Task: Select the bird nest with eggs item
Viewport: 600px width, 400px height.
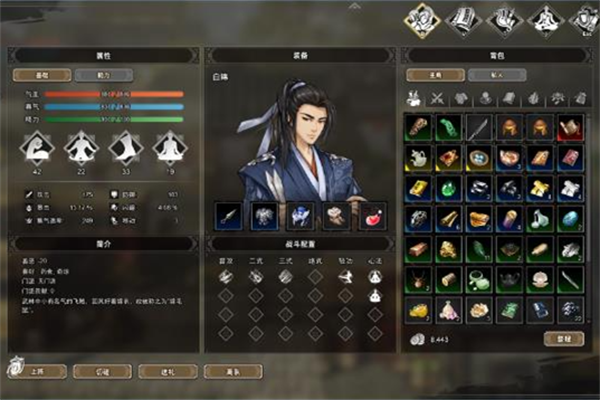Action: (x=481, y=157)
